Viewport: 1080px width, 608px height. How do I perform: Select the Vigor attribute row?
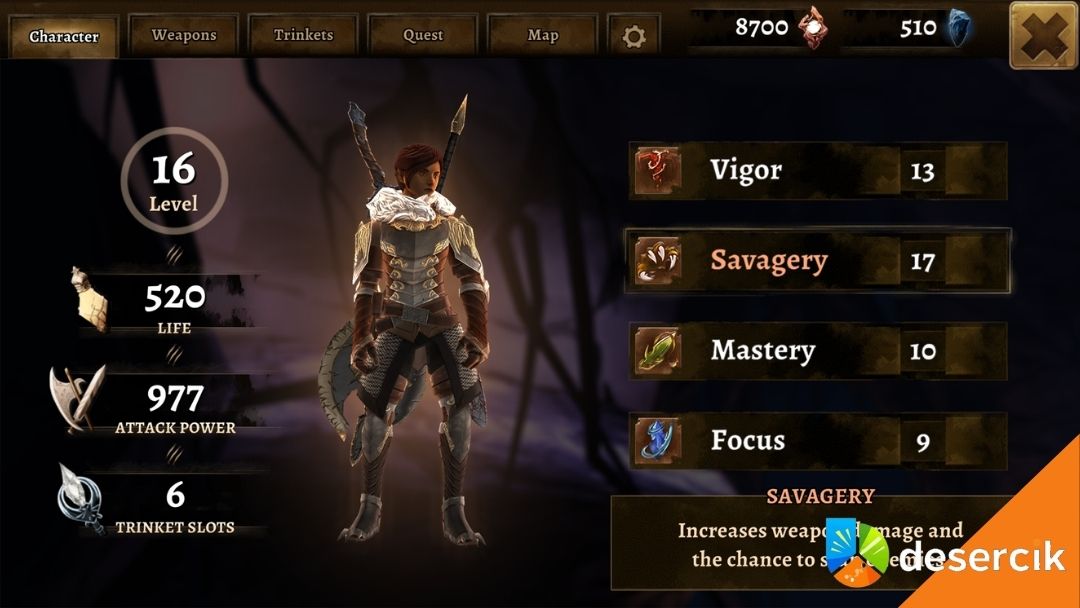817,171
